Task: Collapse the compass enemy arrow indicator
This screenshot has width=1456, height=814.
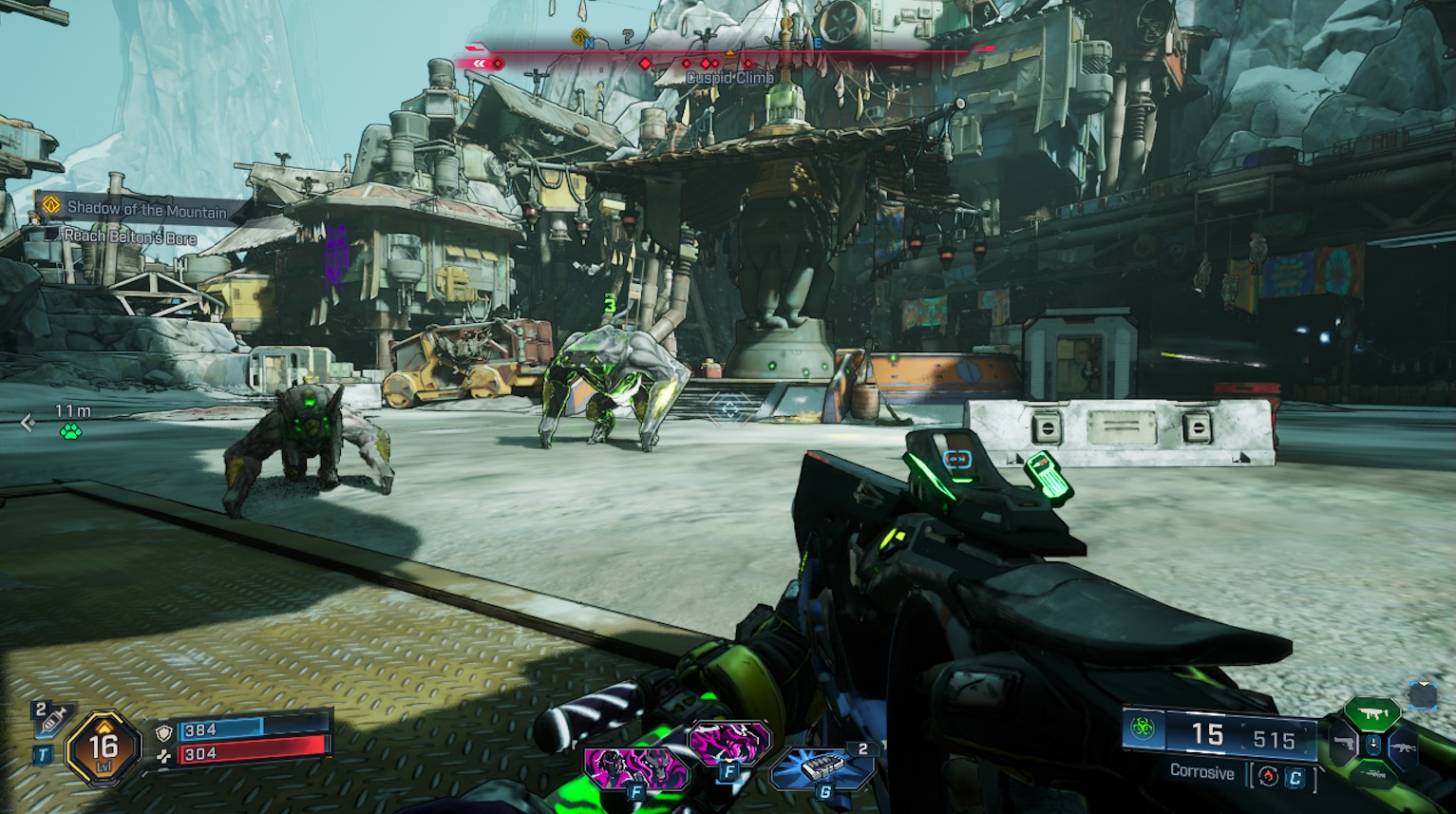Action: [478, 63]
